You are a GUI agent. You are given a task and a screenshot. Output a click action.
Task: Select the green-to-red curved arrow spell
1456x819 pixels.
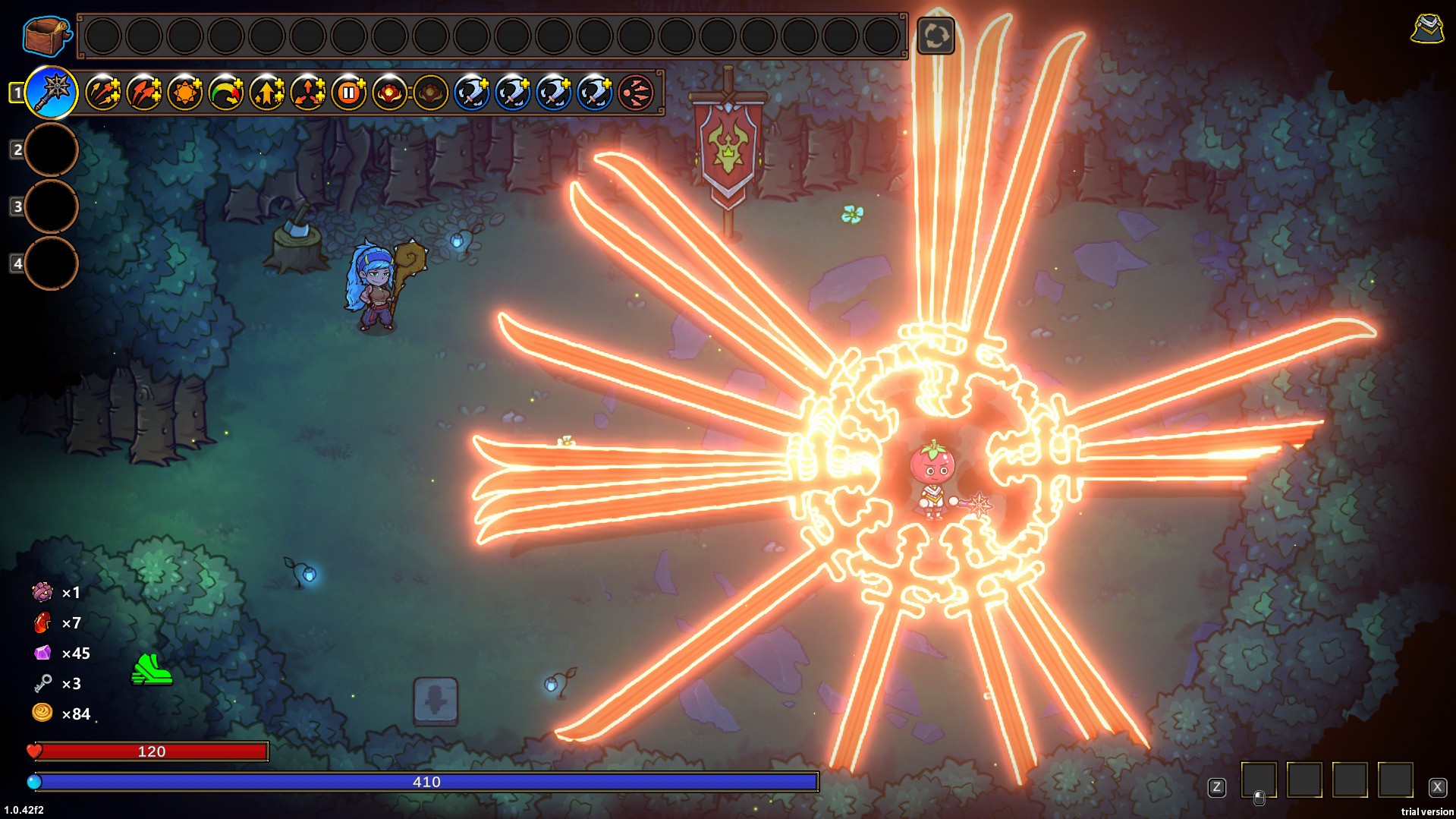[226, 93]
